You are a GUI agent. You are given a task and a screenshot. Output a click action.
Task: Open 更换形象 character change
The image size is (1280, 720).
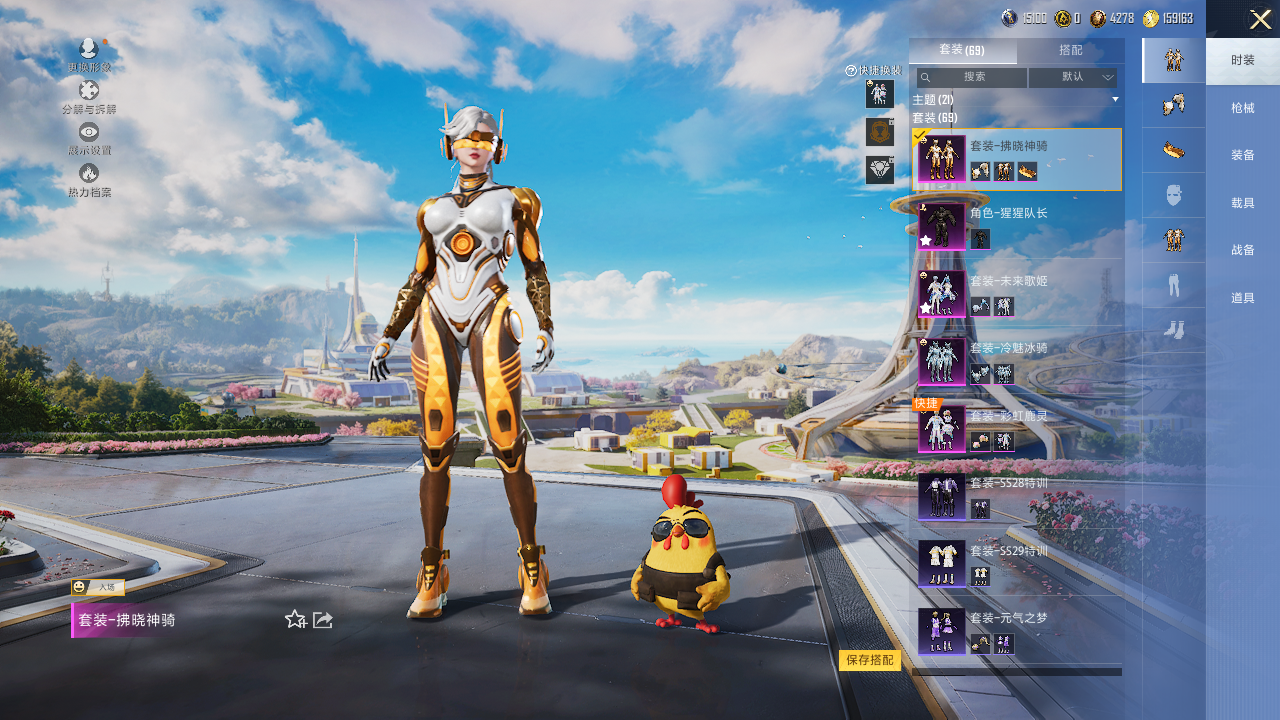pyautogui.click(x=89, y=54)
